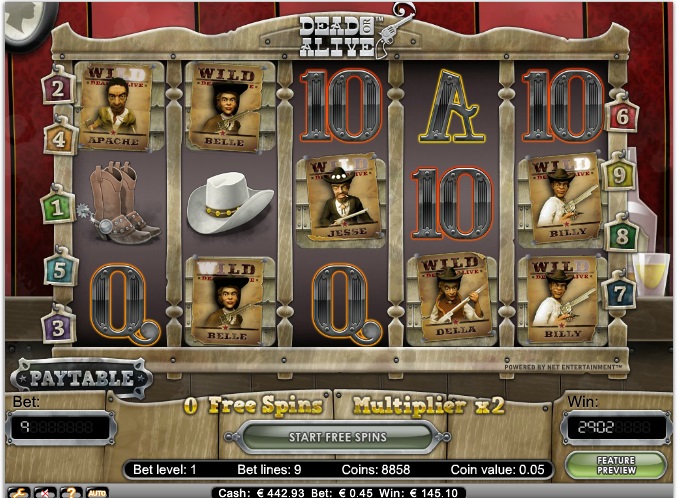Click Start Free Spins button
Viewport: 680px width, 498px height.
click(x=337, y=437)
